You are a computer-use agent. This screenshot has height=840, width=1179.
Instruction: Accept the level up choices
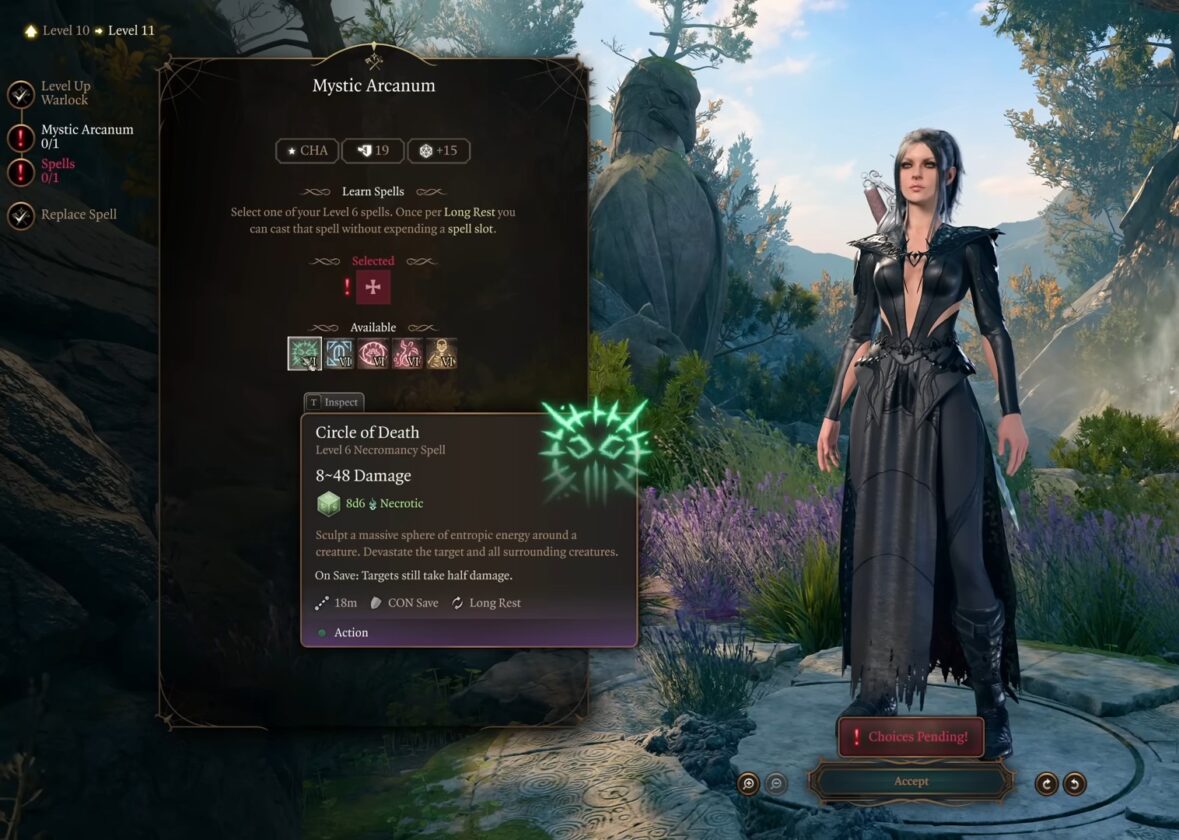tap(910, 781)
